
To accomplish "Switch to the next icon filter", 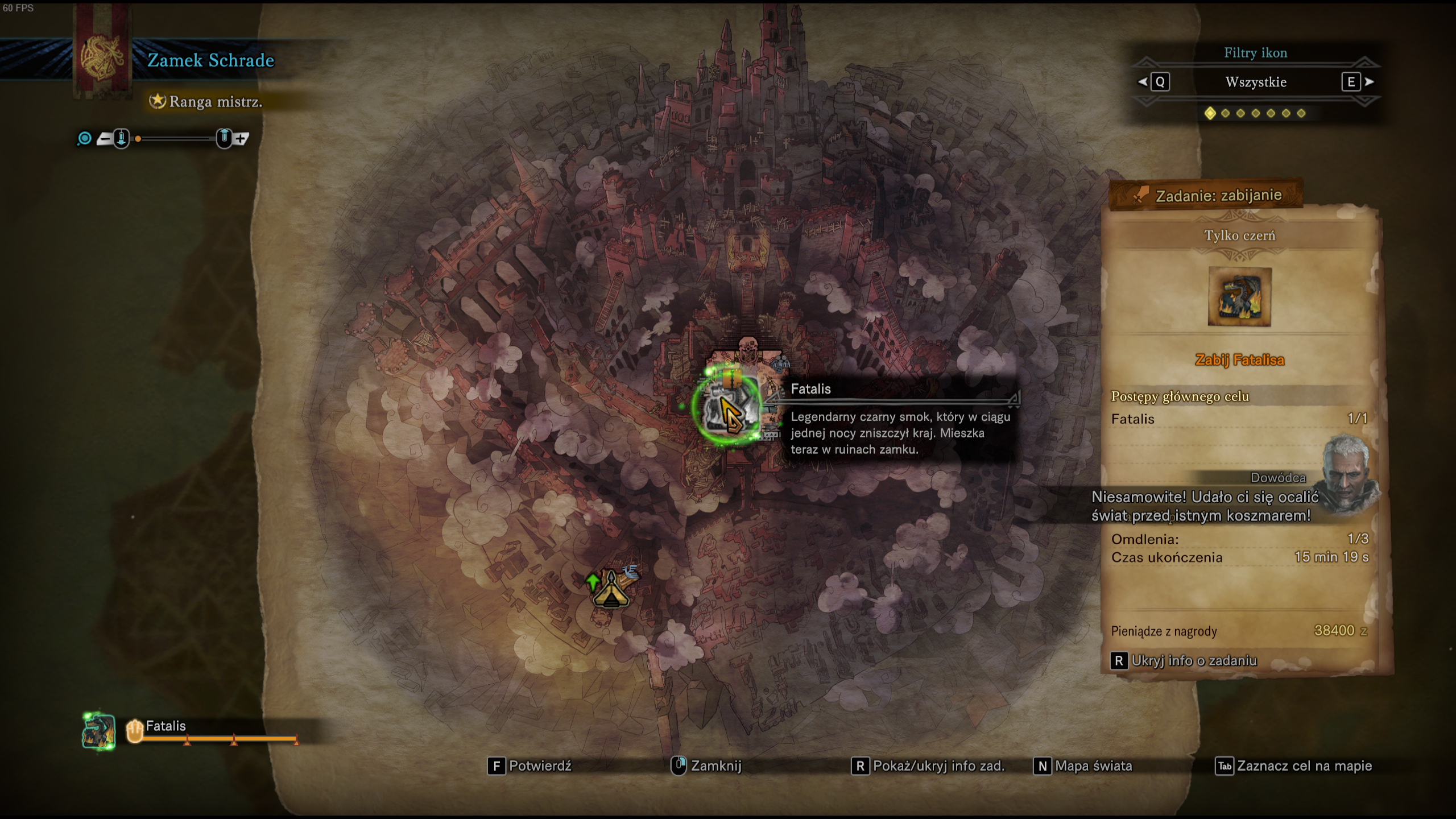I will pyautogui.click(x=1358, y=82).
